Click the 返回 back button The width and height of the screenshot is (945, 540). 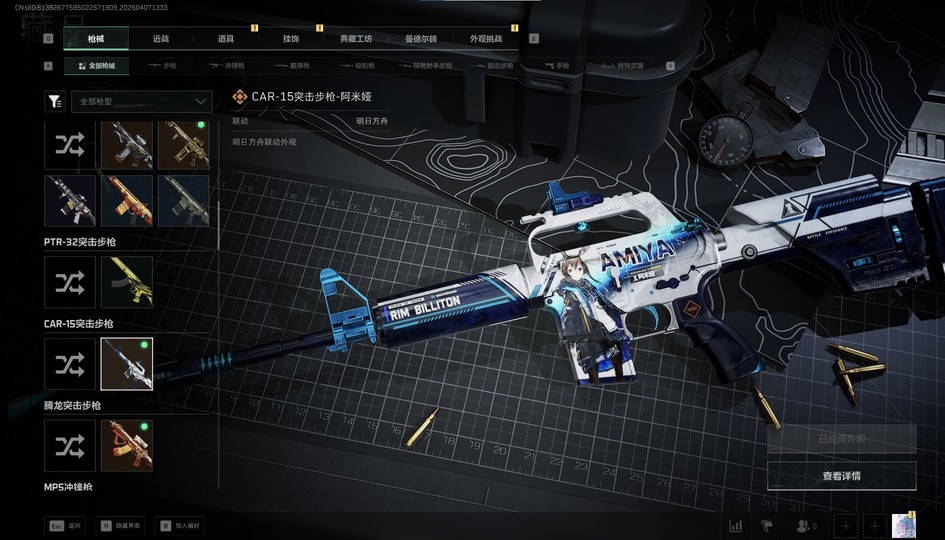66,525
